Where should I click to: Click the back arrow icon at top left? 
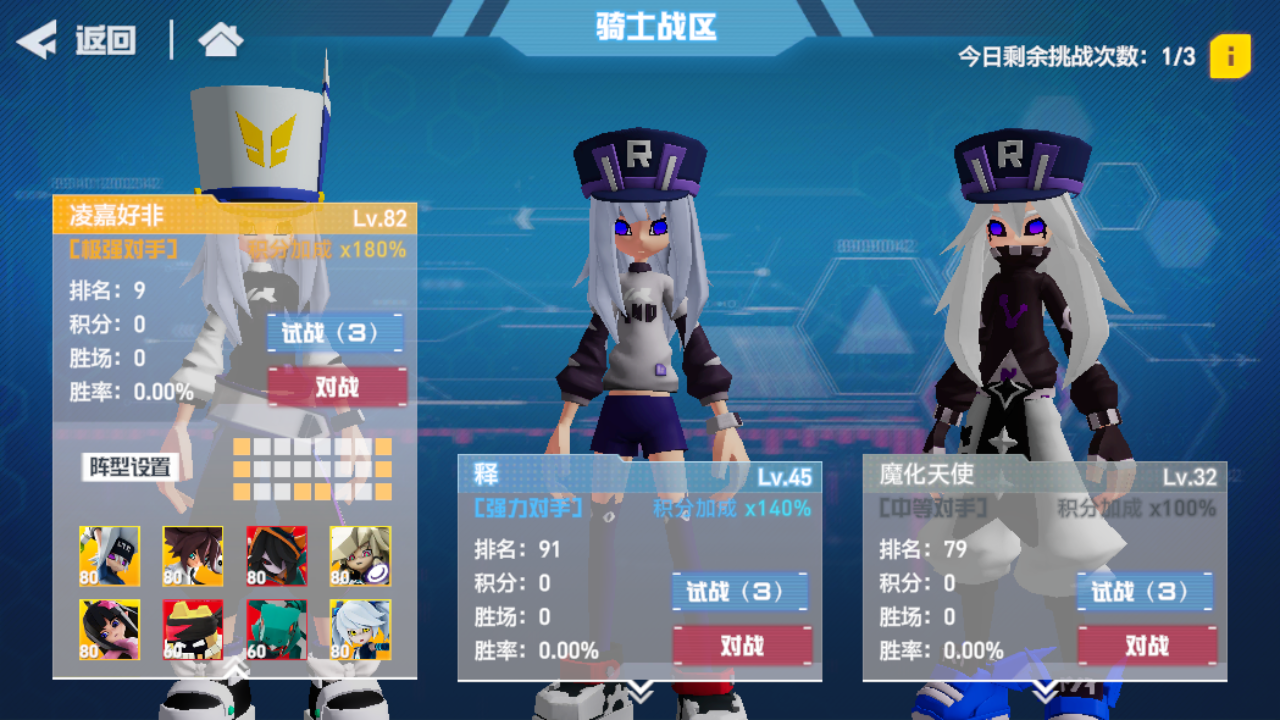point(38,40)
